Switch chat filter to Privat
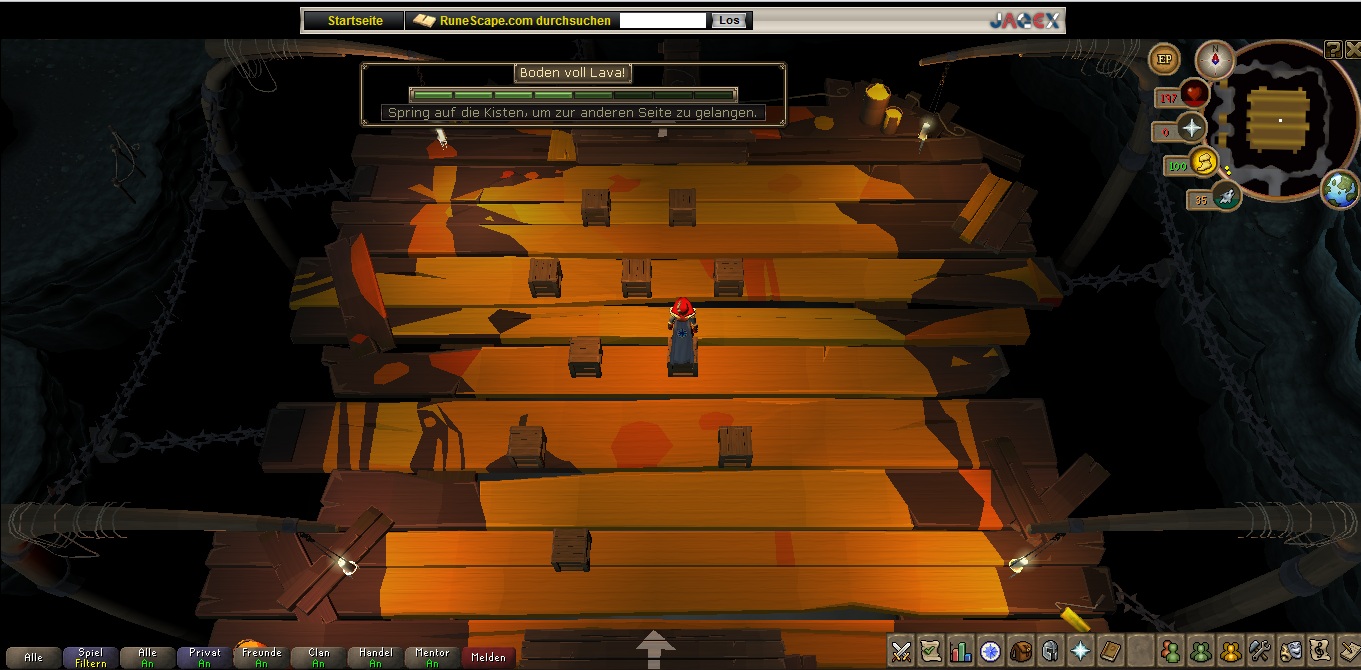This screenshot has width=1361, height=670. tap(204, 657)
